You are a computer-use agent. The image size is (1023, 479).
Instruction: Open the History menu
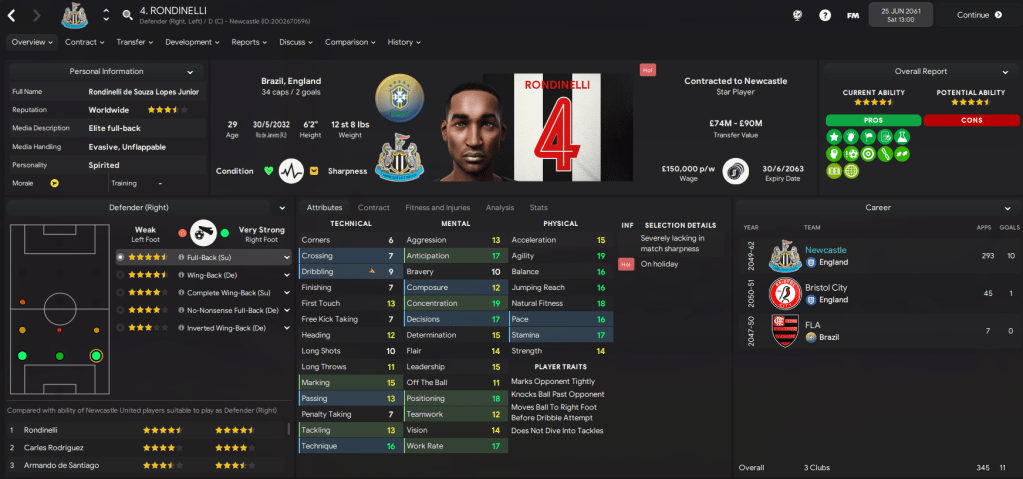pos(404,42)
